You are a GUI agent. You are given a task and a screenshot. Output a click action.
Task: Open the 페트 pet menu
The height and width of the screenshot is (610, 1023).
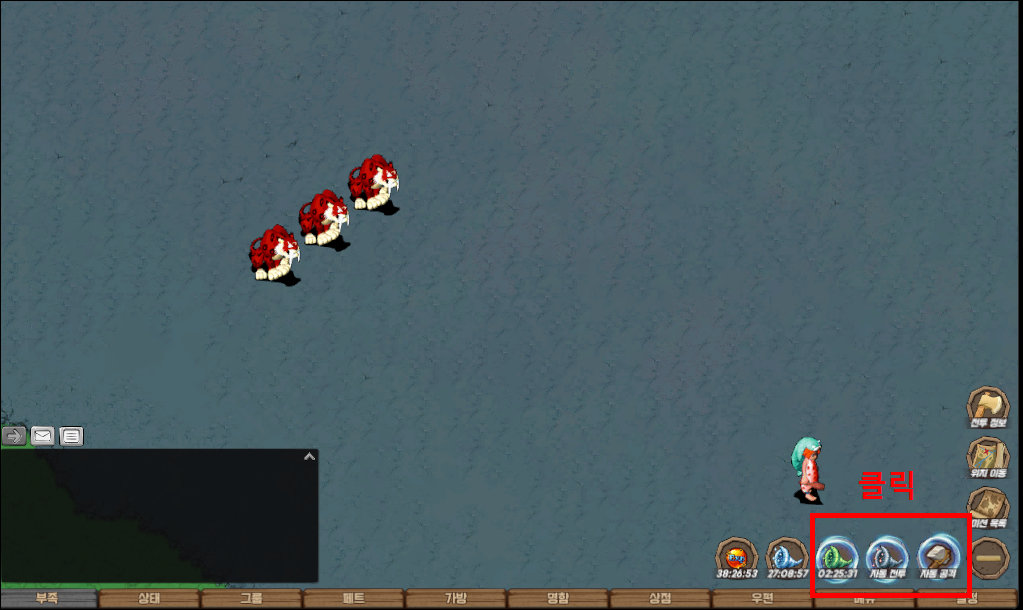pyautogui.click(x=353, y=599)
